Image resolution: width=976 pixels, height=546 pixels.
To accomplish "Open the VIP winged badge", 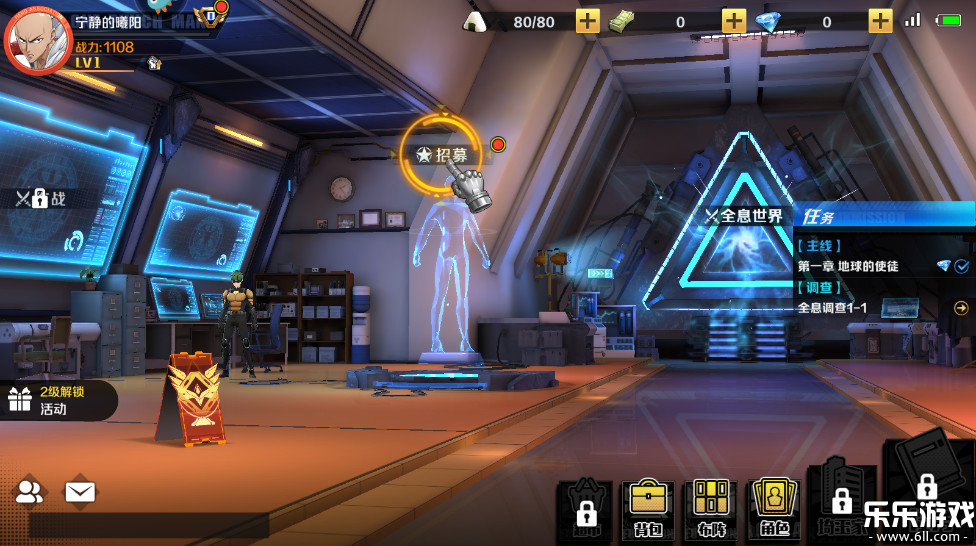I will [x=210, y=17].
